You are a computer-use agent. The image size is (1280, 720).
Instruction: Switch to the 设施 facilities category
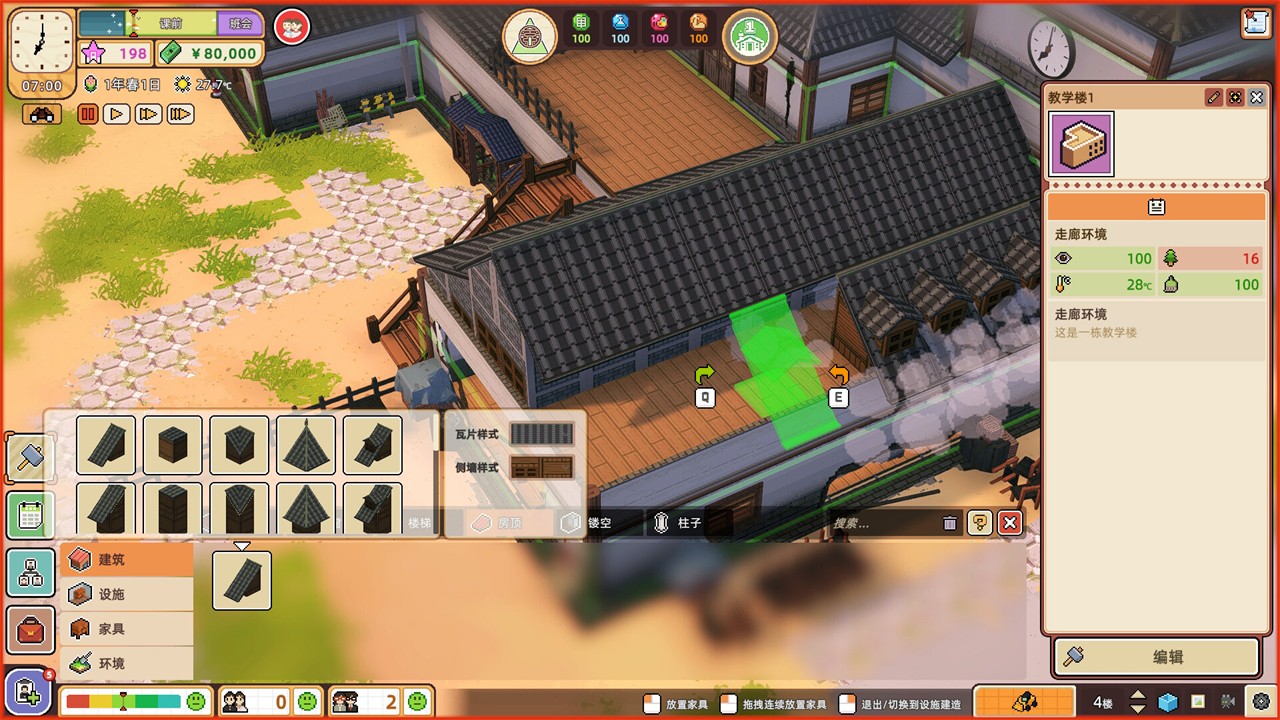pos(127,594)
